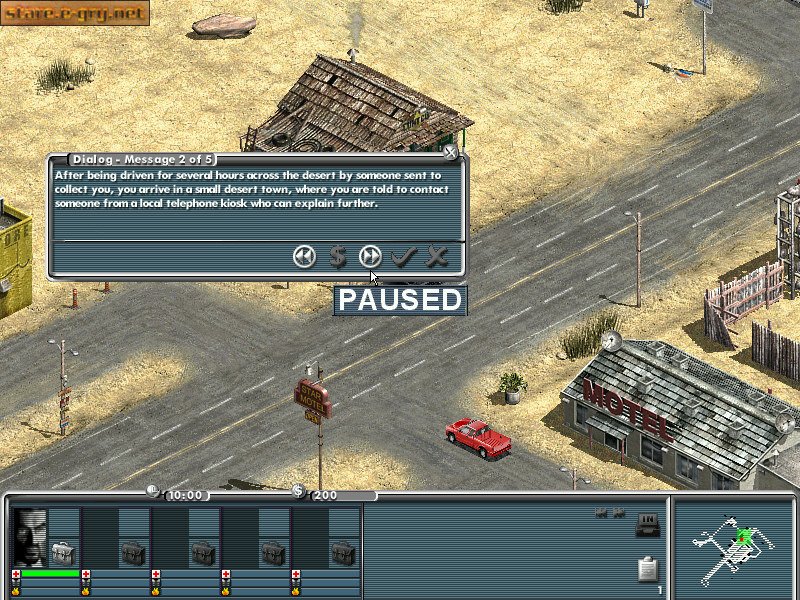This screenshot has height=600, width=800.
Task: Open the lit briefcase beside the portrait
Action: click(x=64, y=551)
